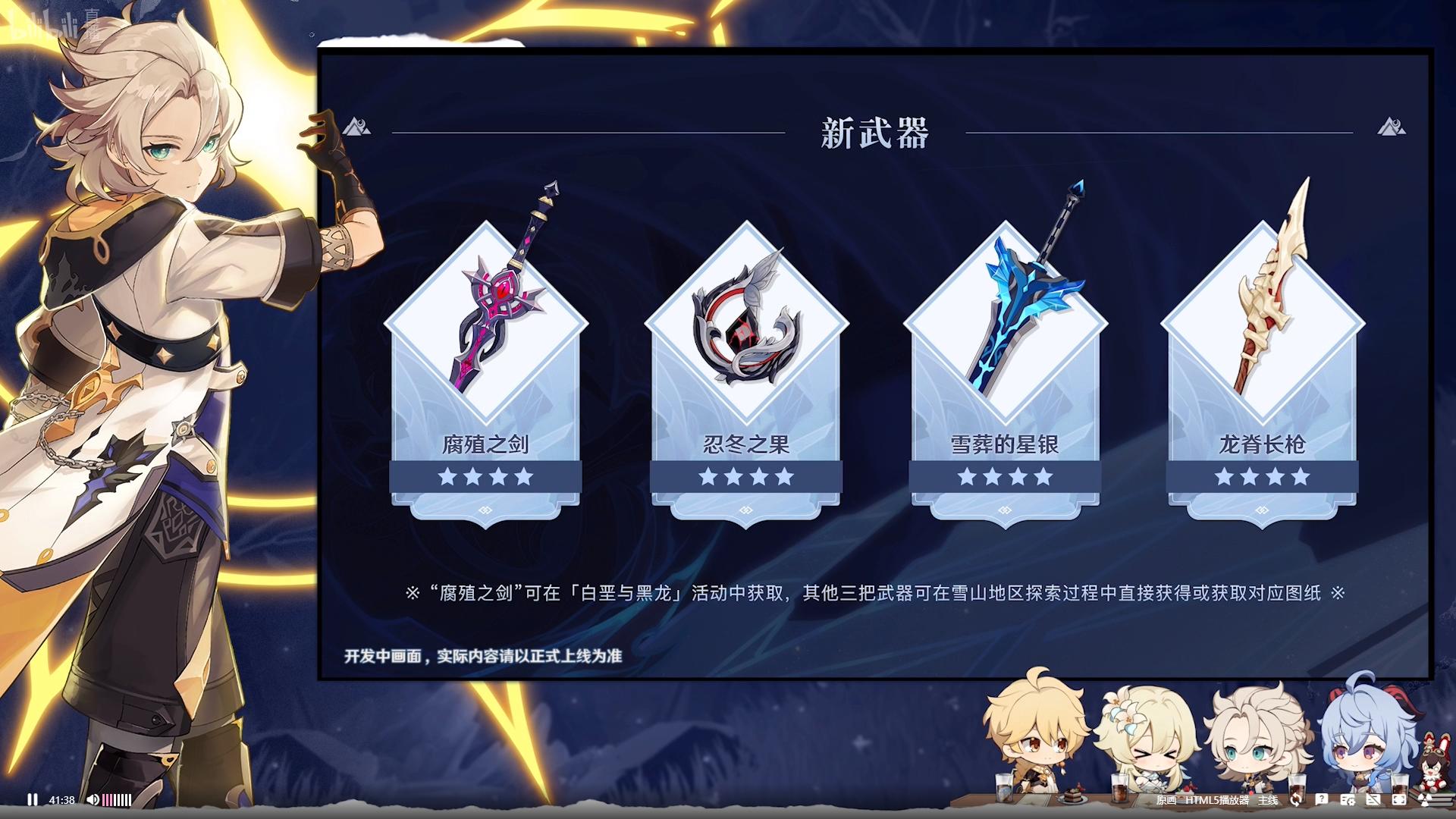
Task: Mute the player volume speaker icon
Action: (x=93, y=799)
